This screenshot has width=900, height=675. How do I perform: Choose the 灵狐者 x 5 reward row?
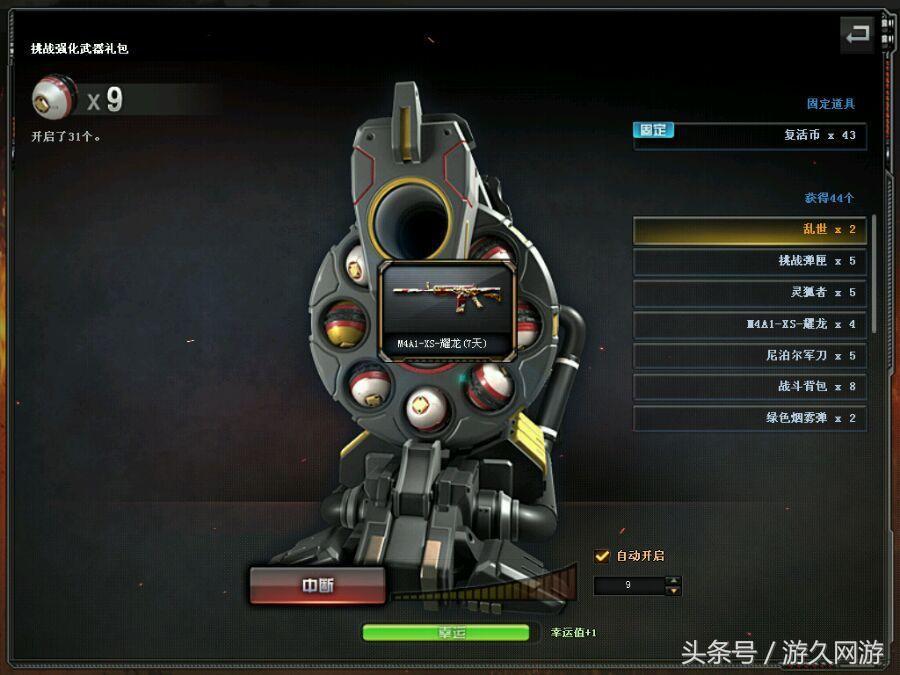[x=749, y=293]
